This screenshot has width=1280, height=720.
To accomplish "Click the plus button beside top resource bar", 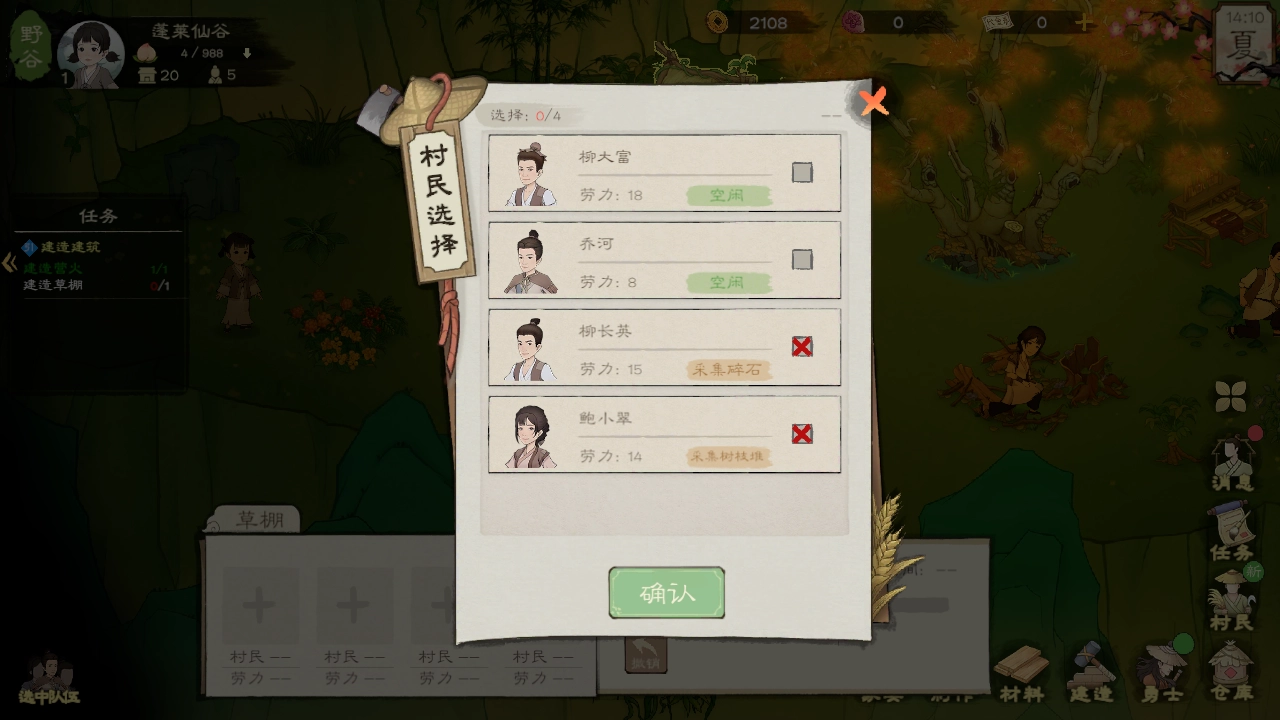I will click(1086, 22).
